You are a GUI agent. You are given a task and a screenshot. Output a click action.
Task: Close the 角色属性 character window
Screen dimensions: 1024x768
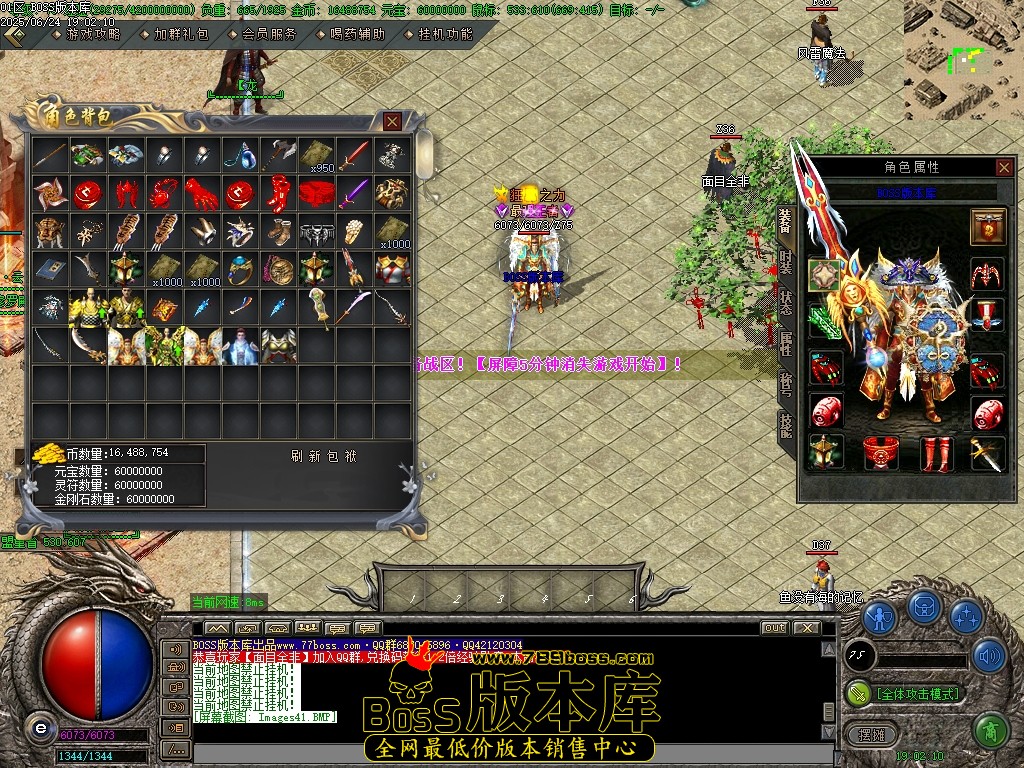(1004, 168)
